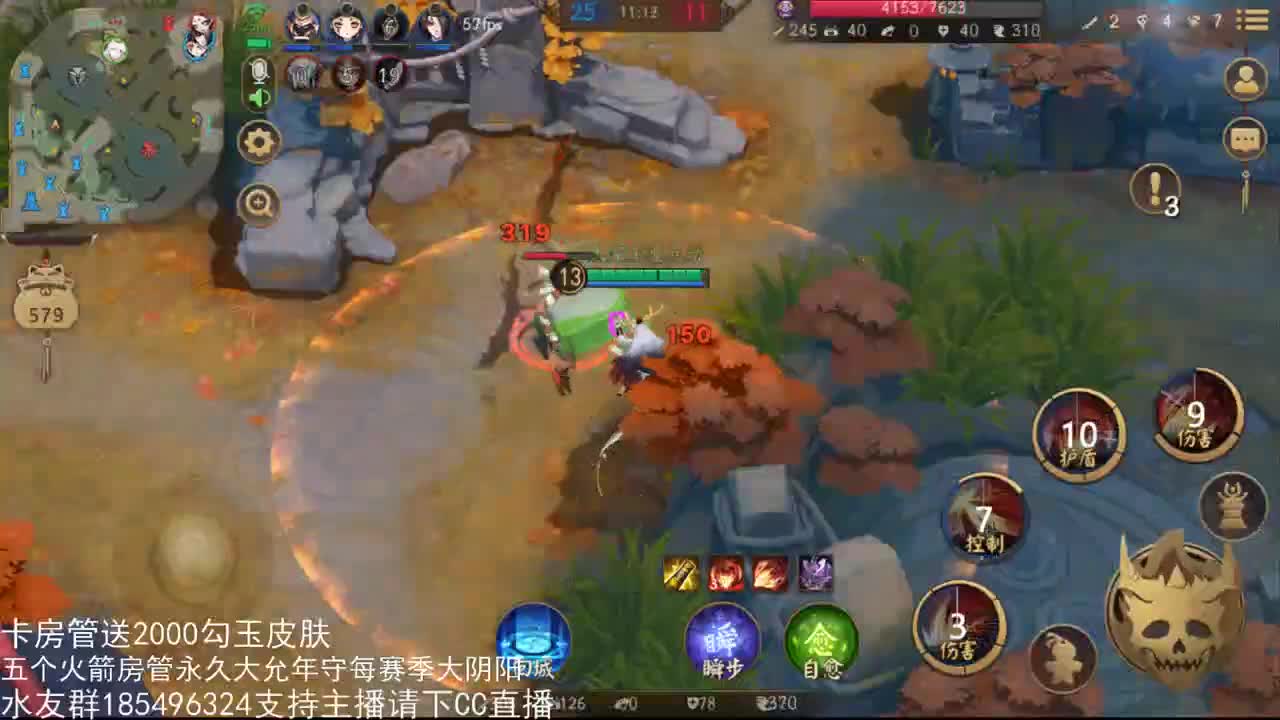Open the settings gear panel
Screen dimensions: 1280x720
click(258, 141)
